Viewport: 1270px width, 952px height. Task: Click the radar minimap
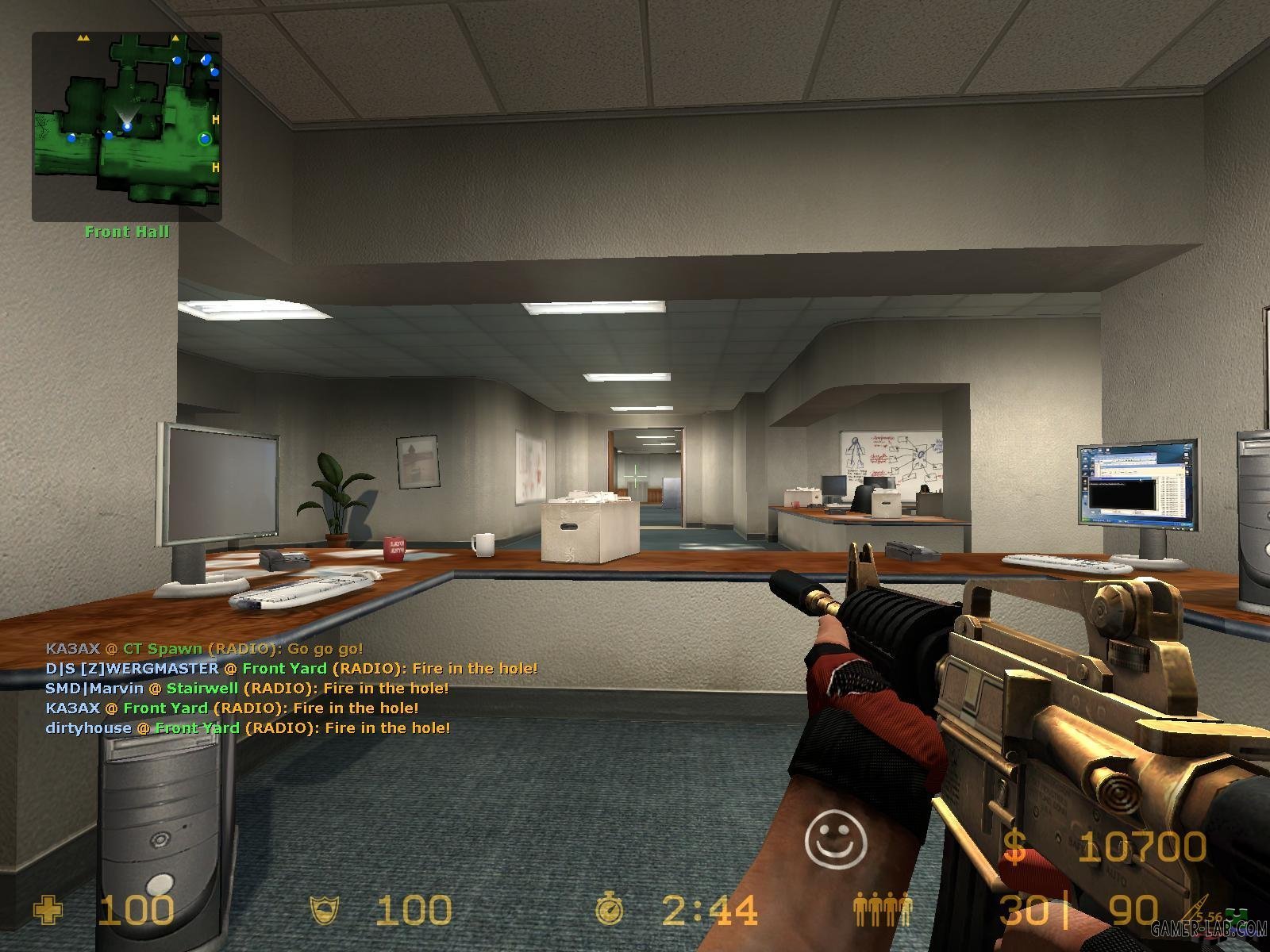click(x=127, y=127)
